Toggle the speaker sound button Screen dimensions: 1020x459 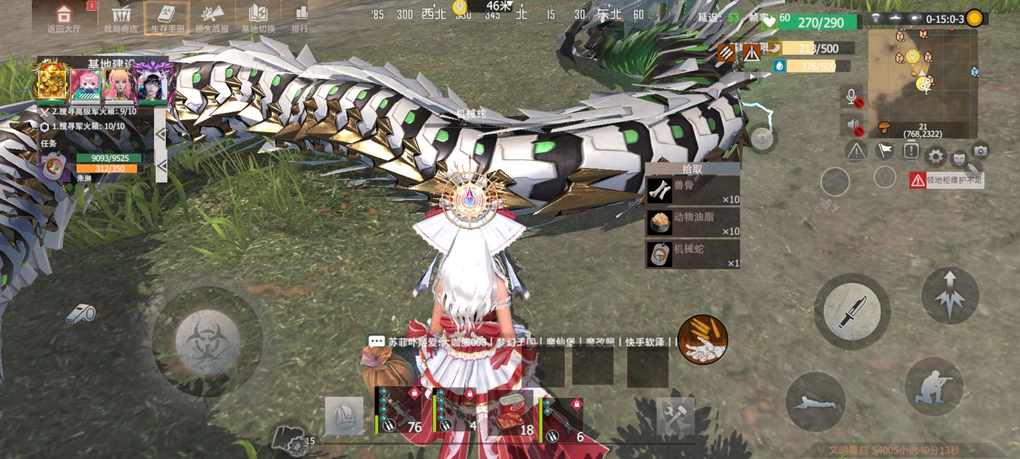[854, 125]
